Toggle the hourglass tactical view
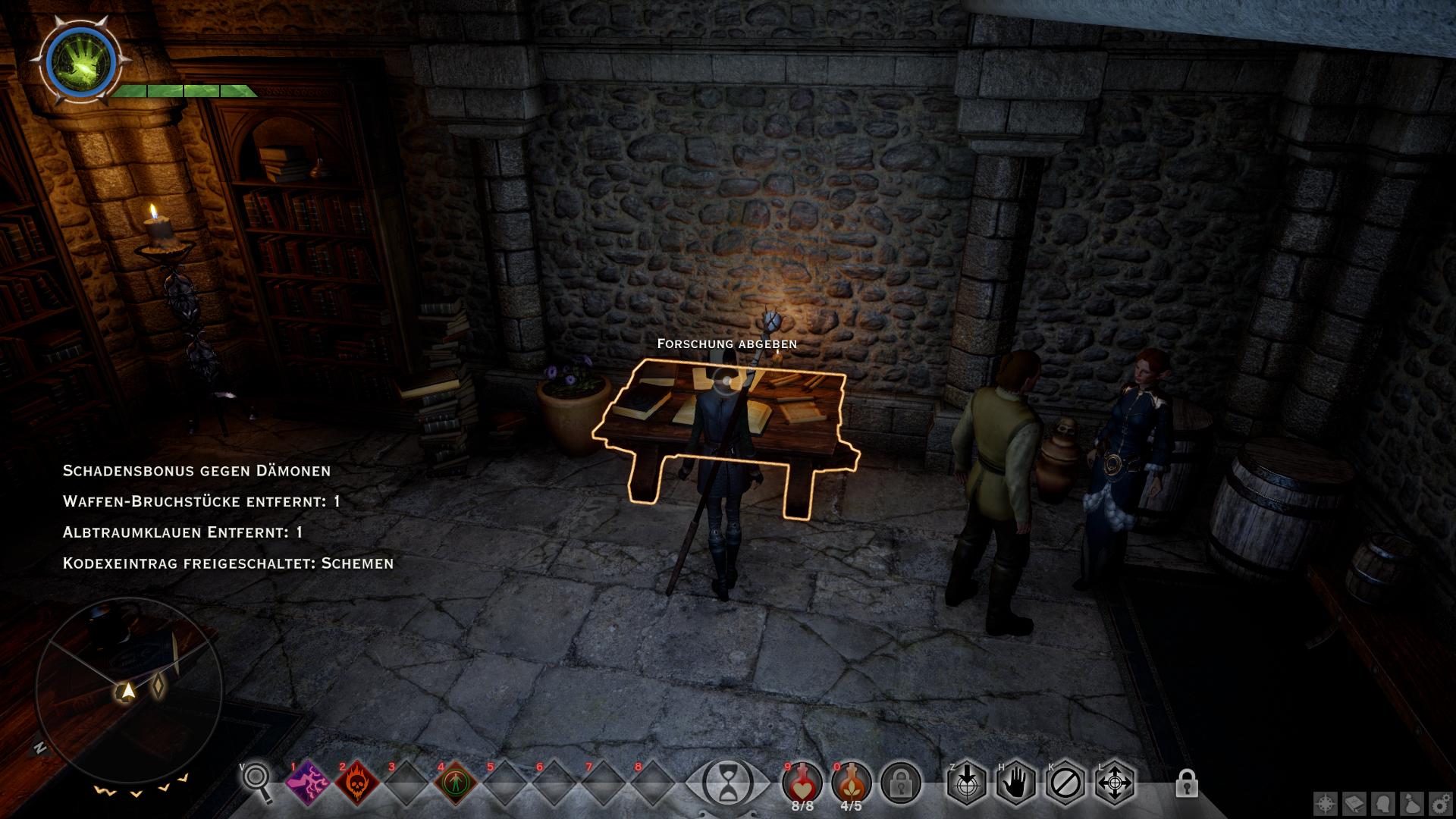Screen dimensions: 1456x819 tap(728, 783)
